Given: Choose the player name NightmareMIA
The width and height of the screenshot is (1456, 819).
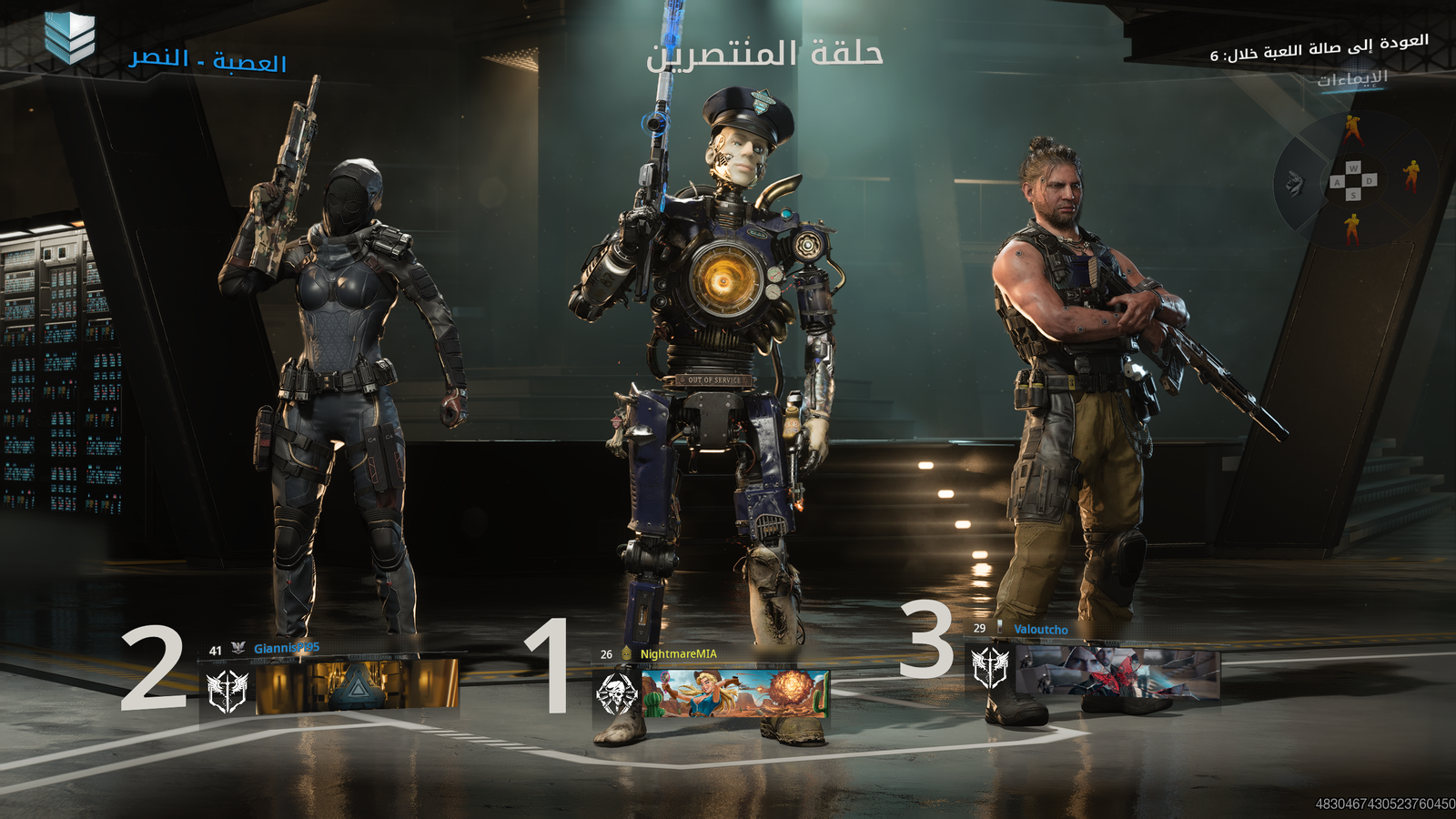Looking at the screenshot, I should point(678,654).
